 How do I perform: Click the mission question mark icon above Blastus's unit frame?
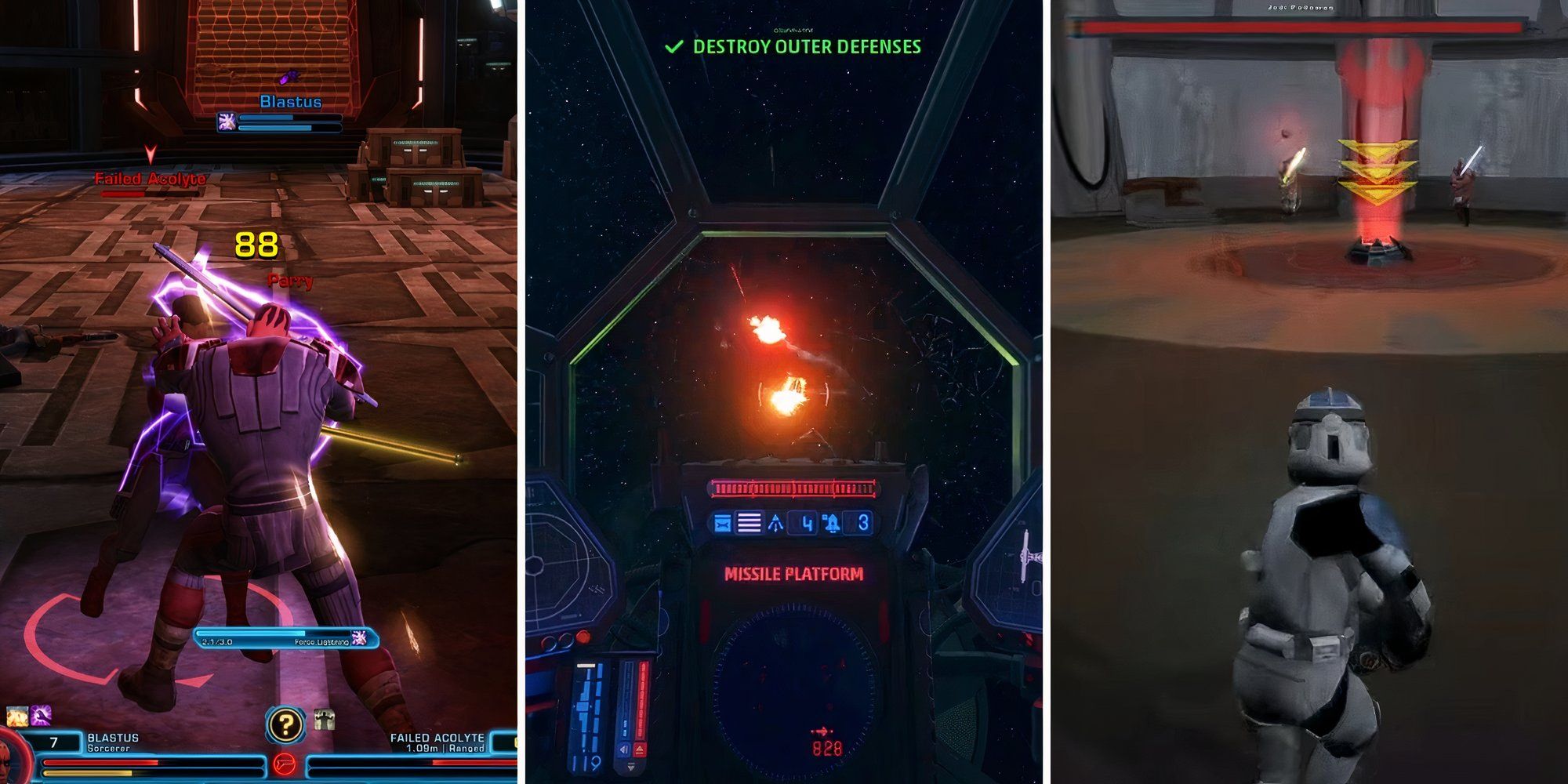(285, 724)
